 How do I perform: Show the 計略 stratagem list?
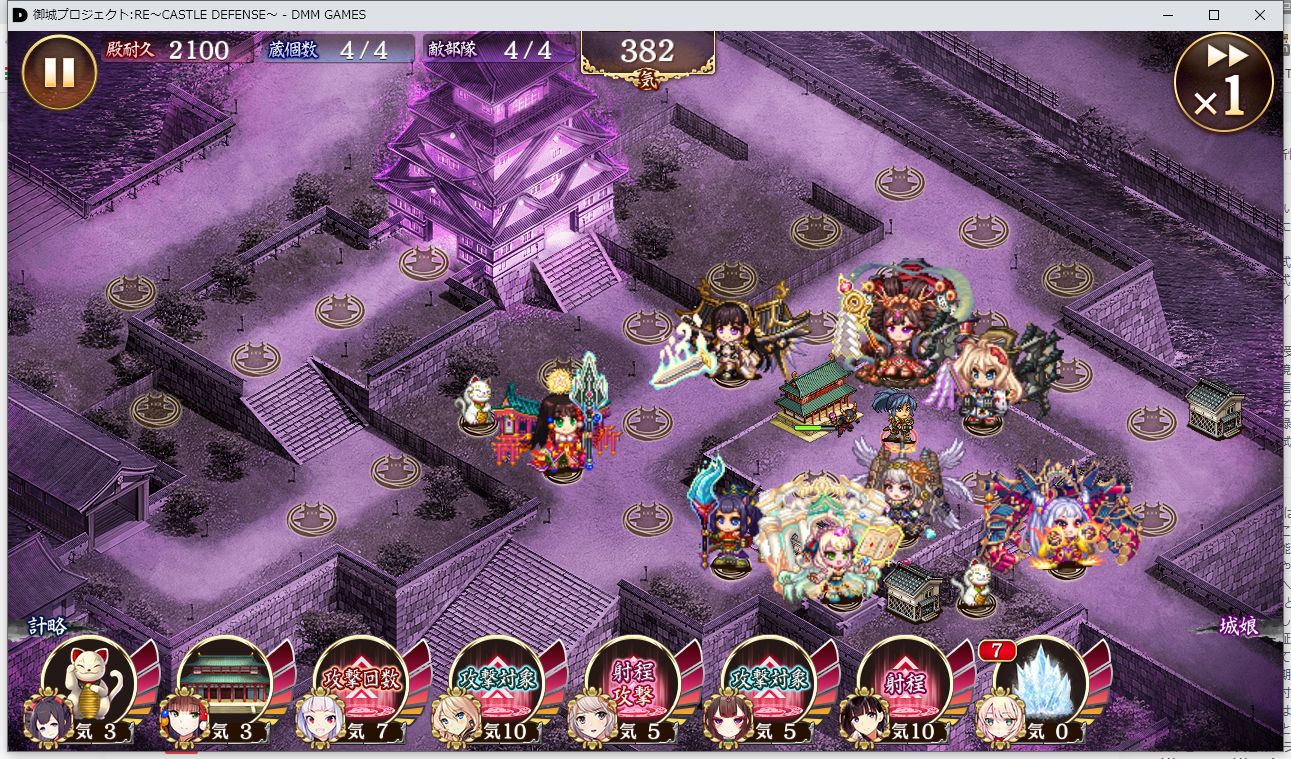click(48, 626)
